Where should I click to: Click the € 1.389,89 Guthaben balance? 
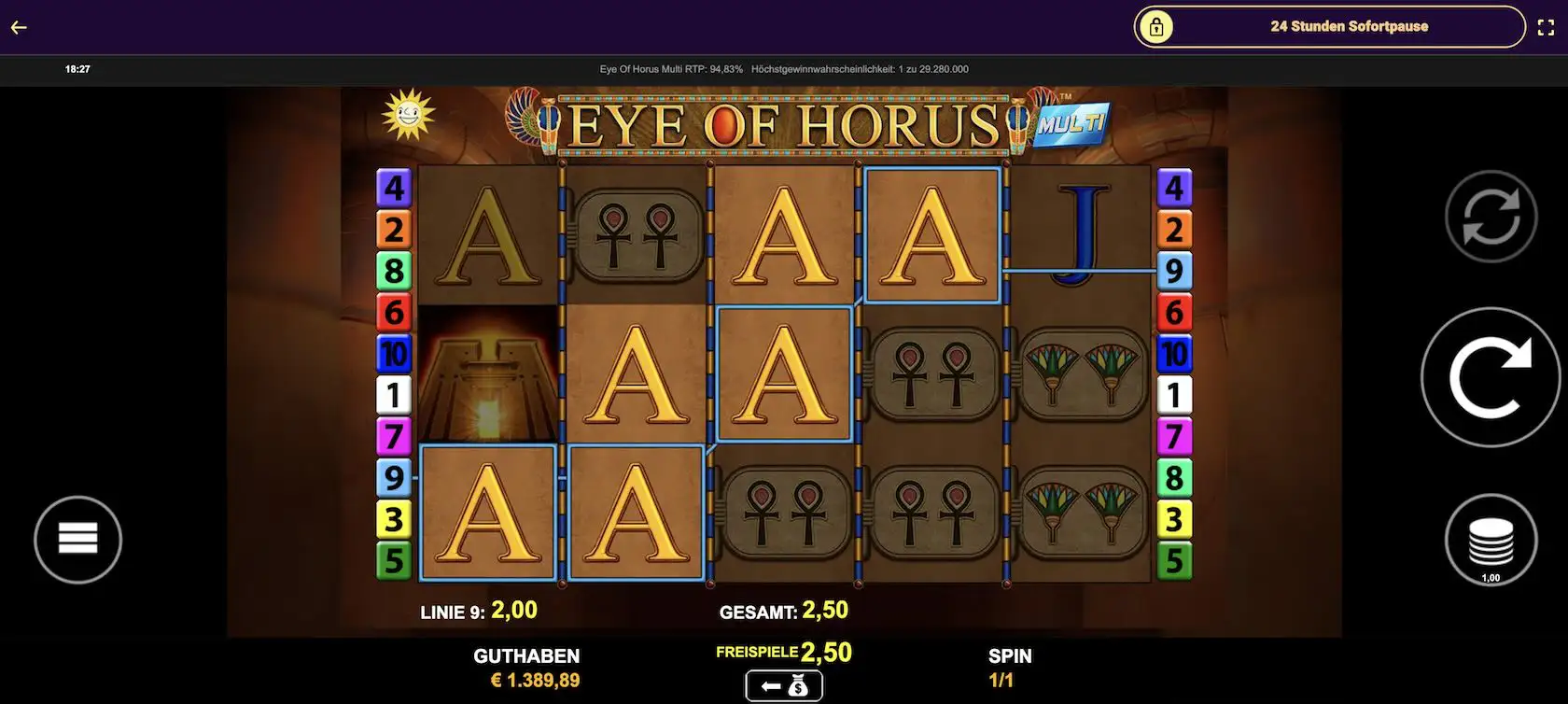click(x=537, y=681)
